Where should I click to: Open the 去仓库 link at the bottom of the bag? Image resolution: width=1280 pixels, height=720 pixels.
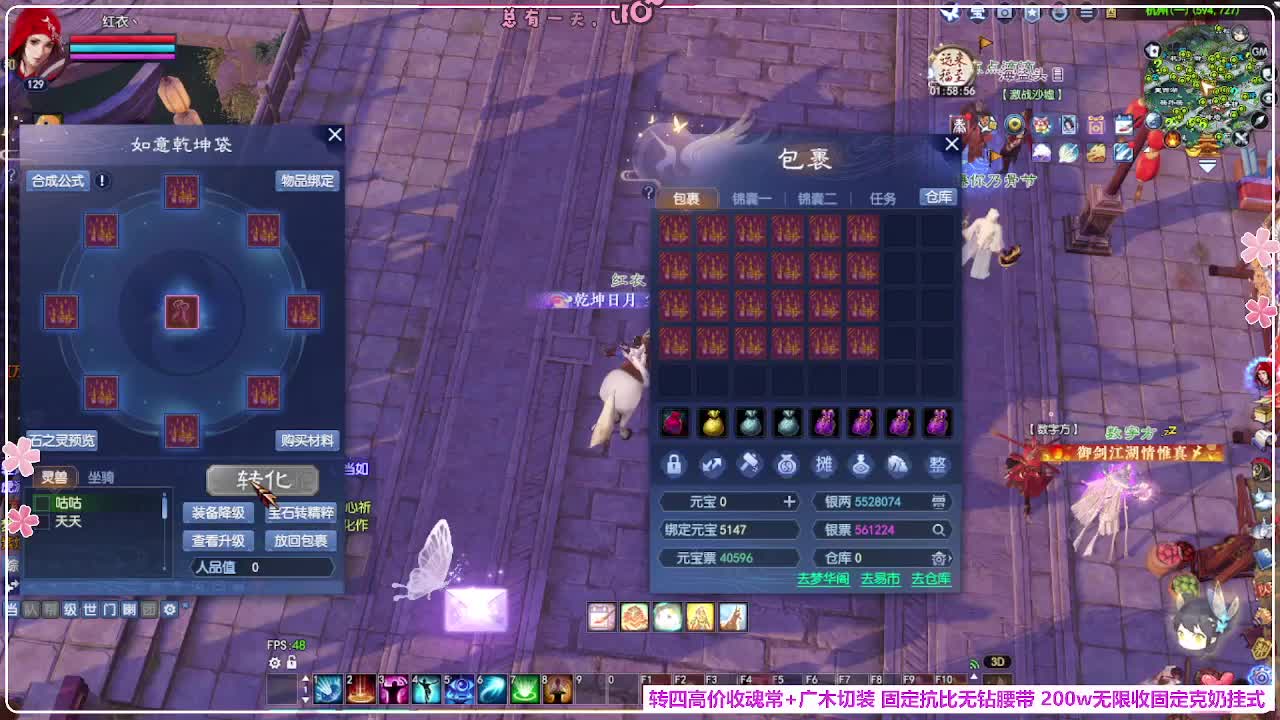931,578
